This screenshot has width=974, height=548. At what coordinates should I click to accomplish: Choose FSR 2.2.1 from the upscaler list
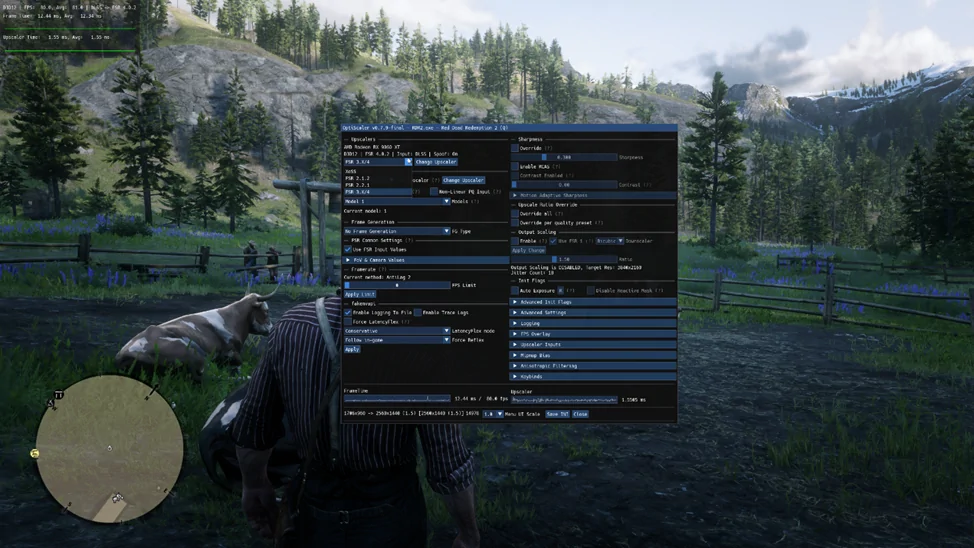(x=358, y=185)
